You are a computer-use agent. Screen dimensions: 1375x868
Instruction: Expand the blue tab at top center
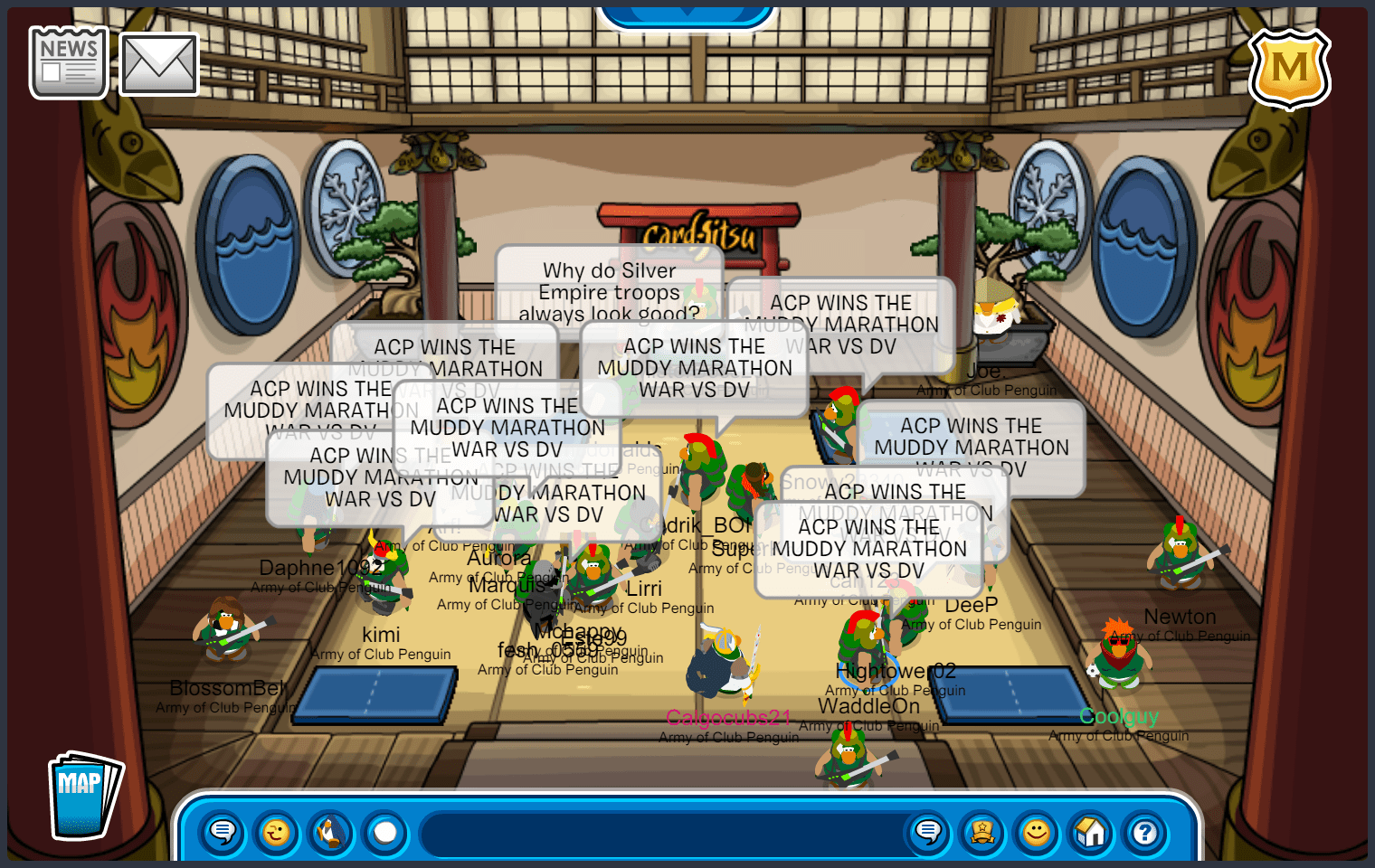coord(687,13)
